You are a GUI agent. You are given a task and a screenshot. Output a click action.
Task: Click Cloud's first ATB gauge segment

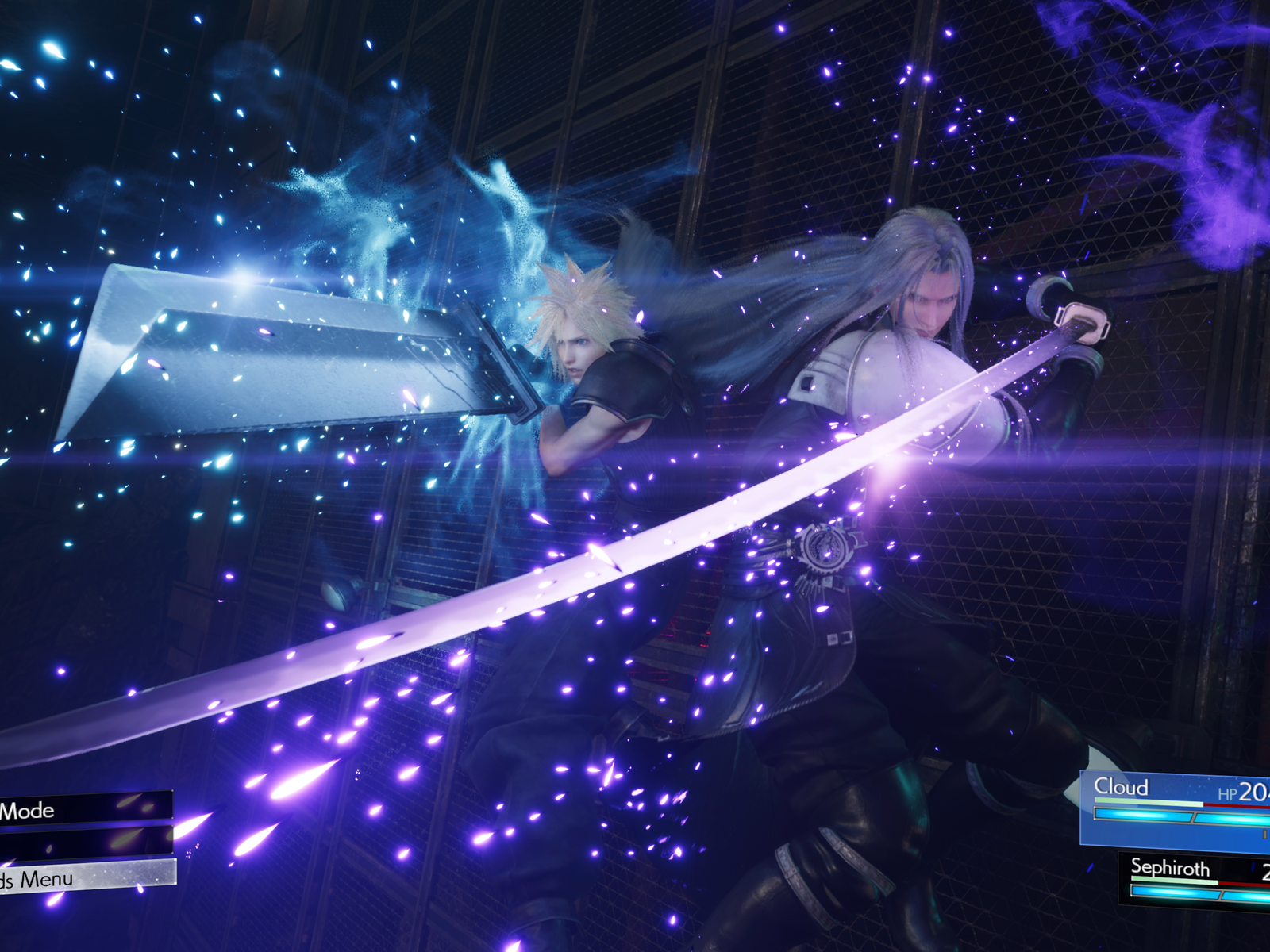point(1143,814)
